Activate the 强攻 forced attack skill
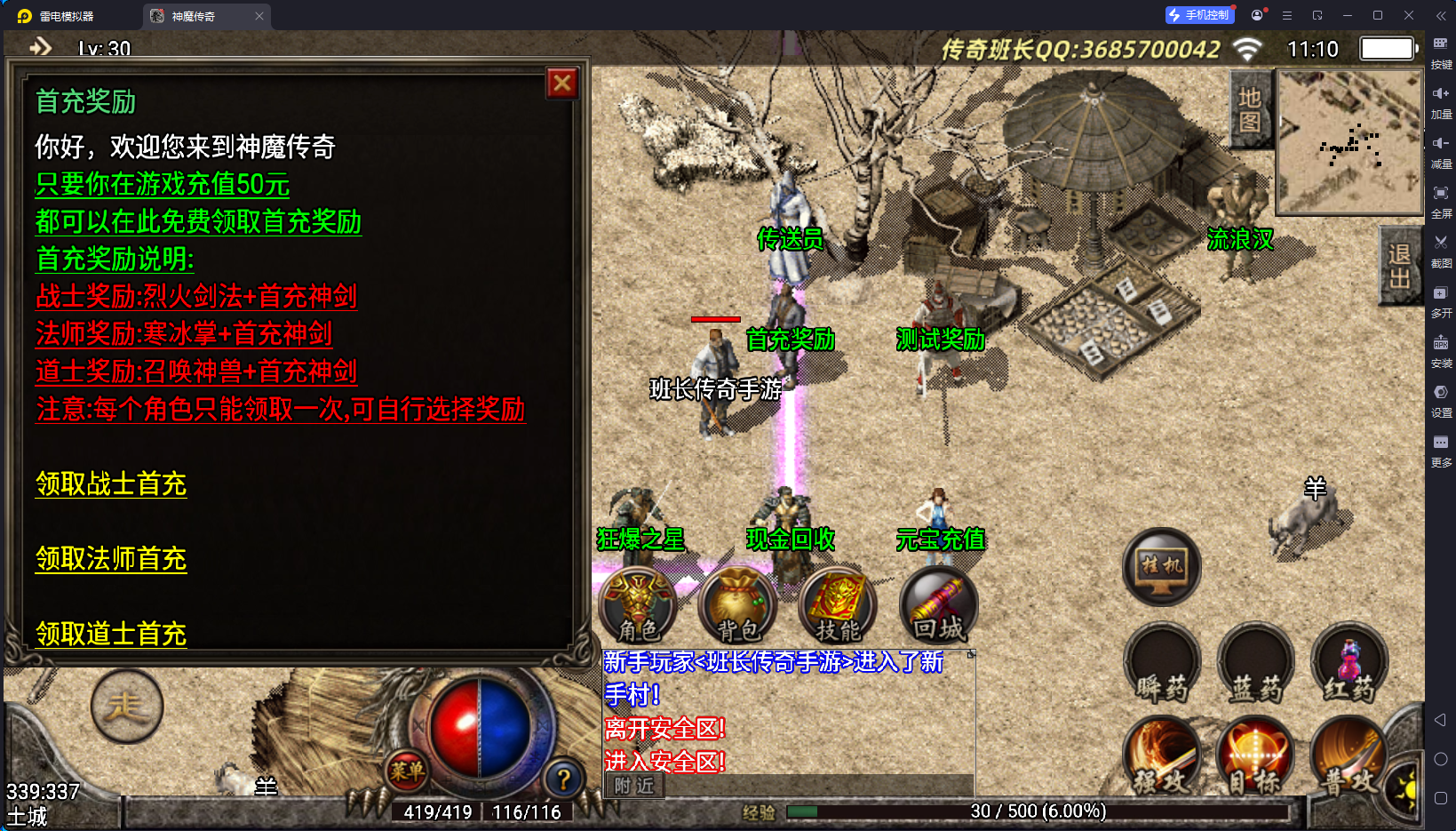1456x831 pixels. [1162, 757]
